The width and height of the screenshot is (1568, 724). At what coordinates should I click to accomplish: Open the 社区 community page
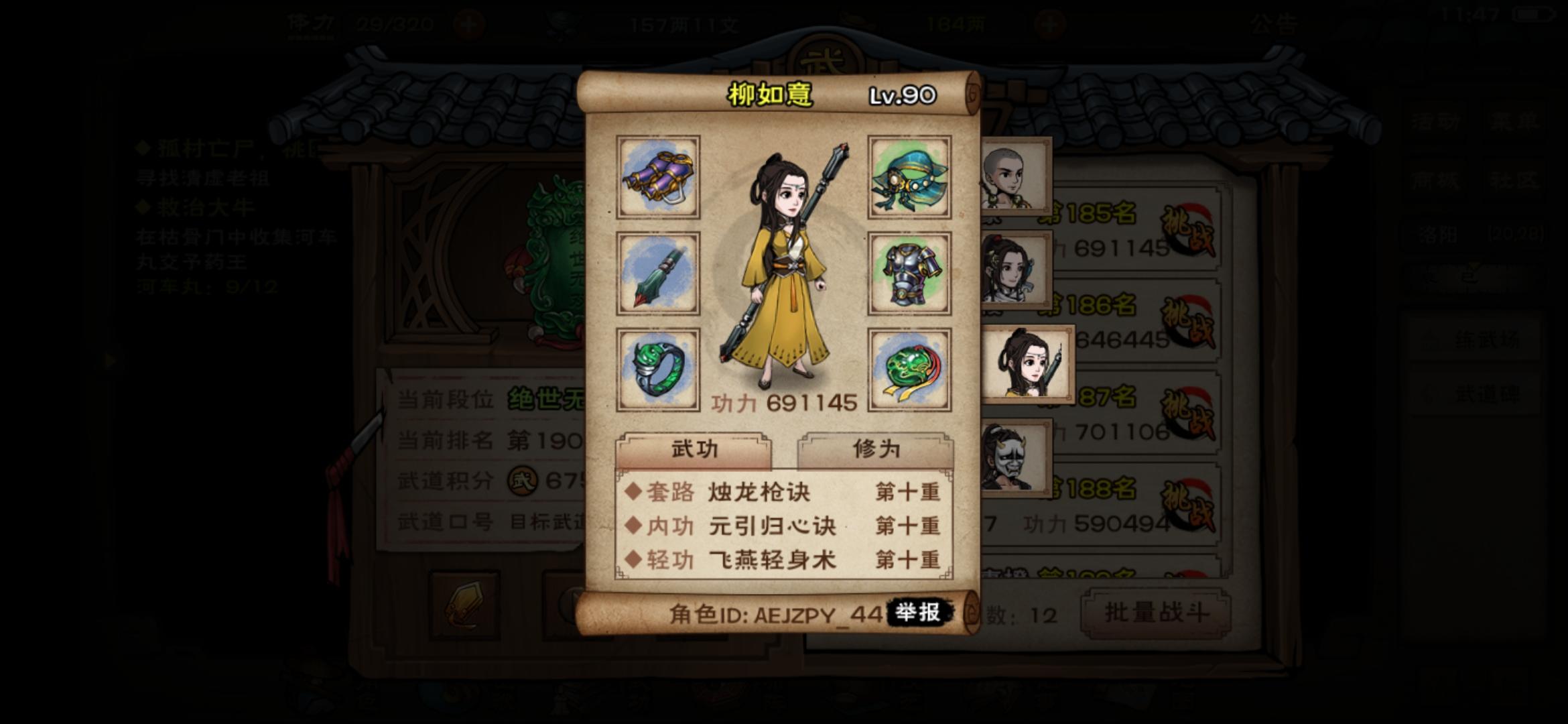[1513, 180]
